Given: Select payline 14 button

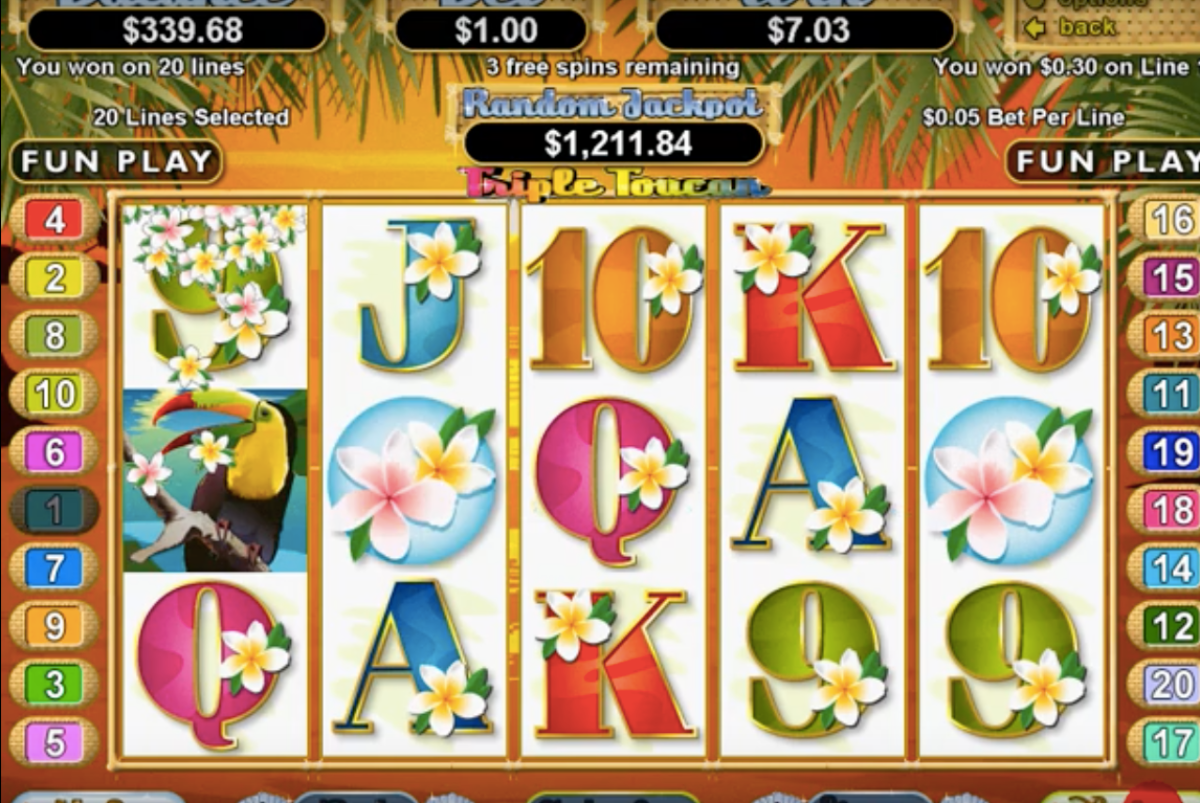Looking at the screenshot, I should point(1170,568).
